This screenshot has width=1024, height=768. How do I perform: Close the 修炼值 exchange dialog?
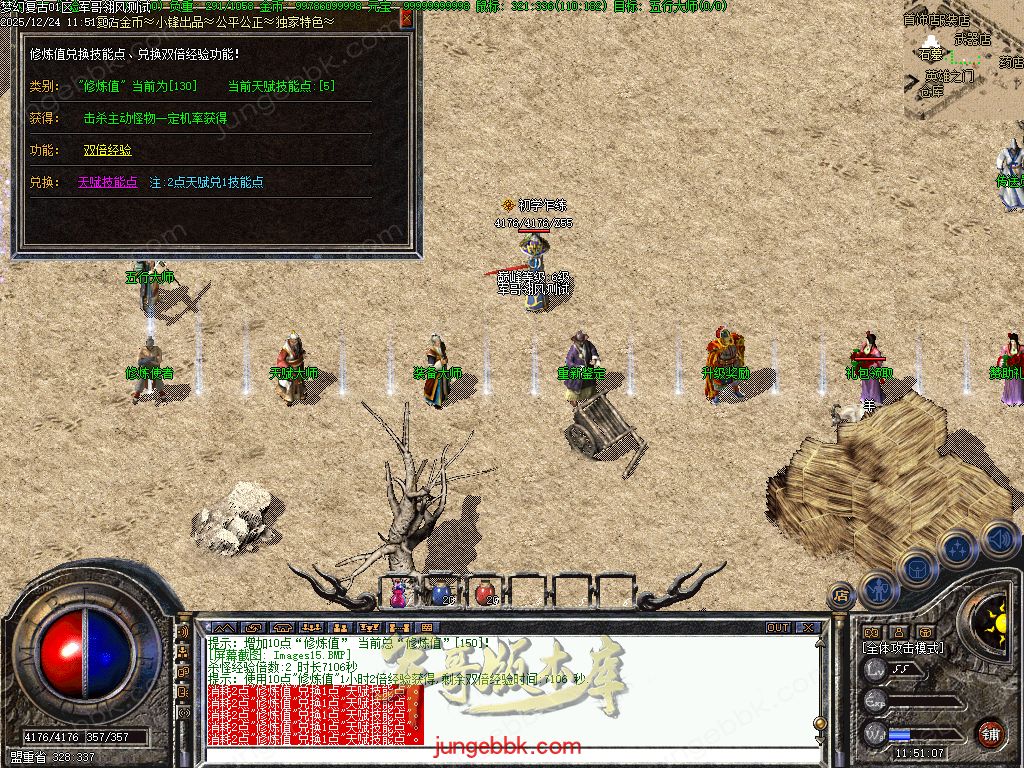pos(406,17)
